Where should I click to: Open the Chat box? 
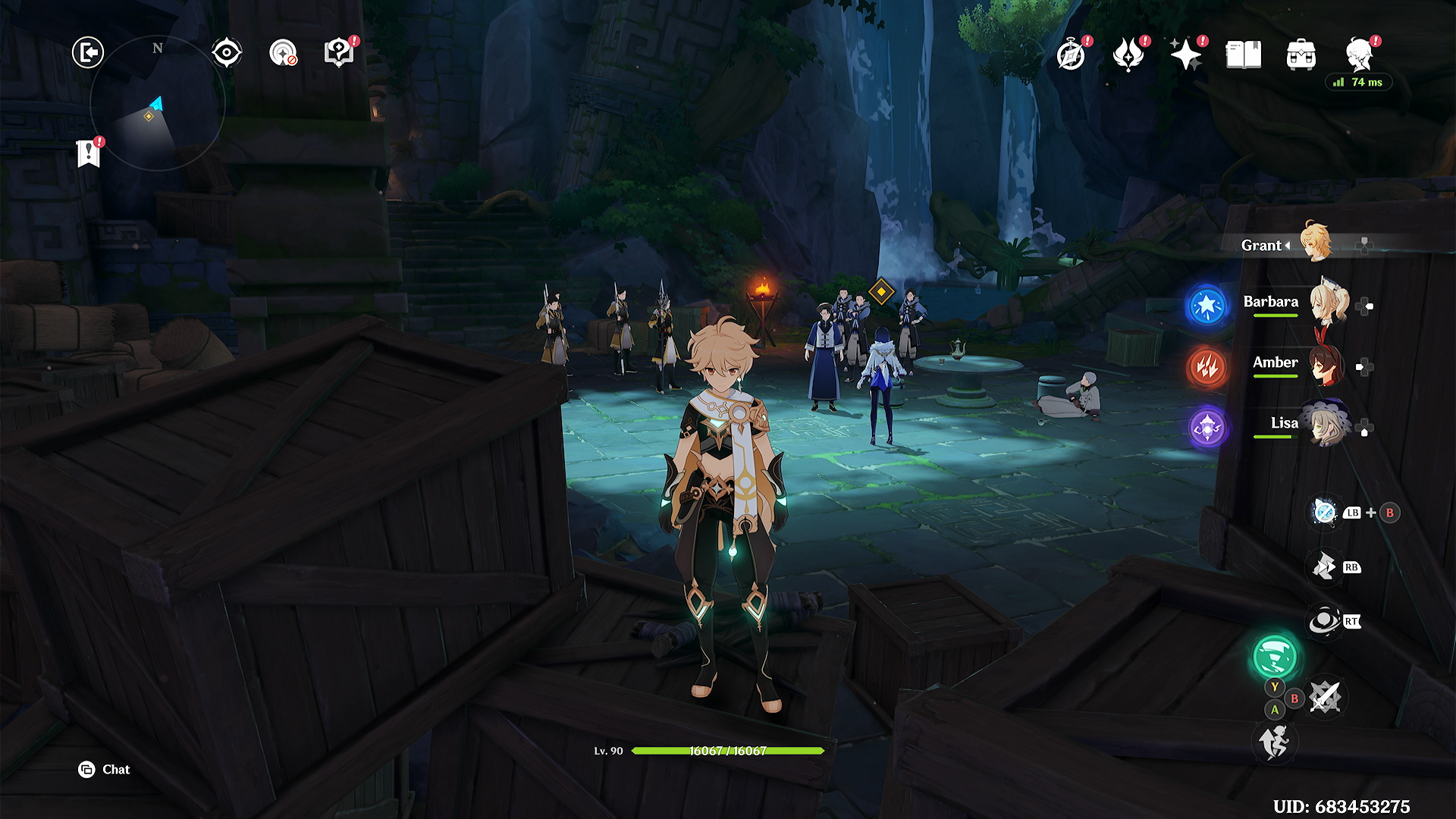click(x=105, y=770)
